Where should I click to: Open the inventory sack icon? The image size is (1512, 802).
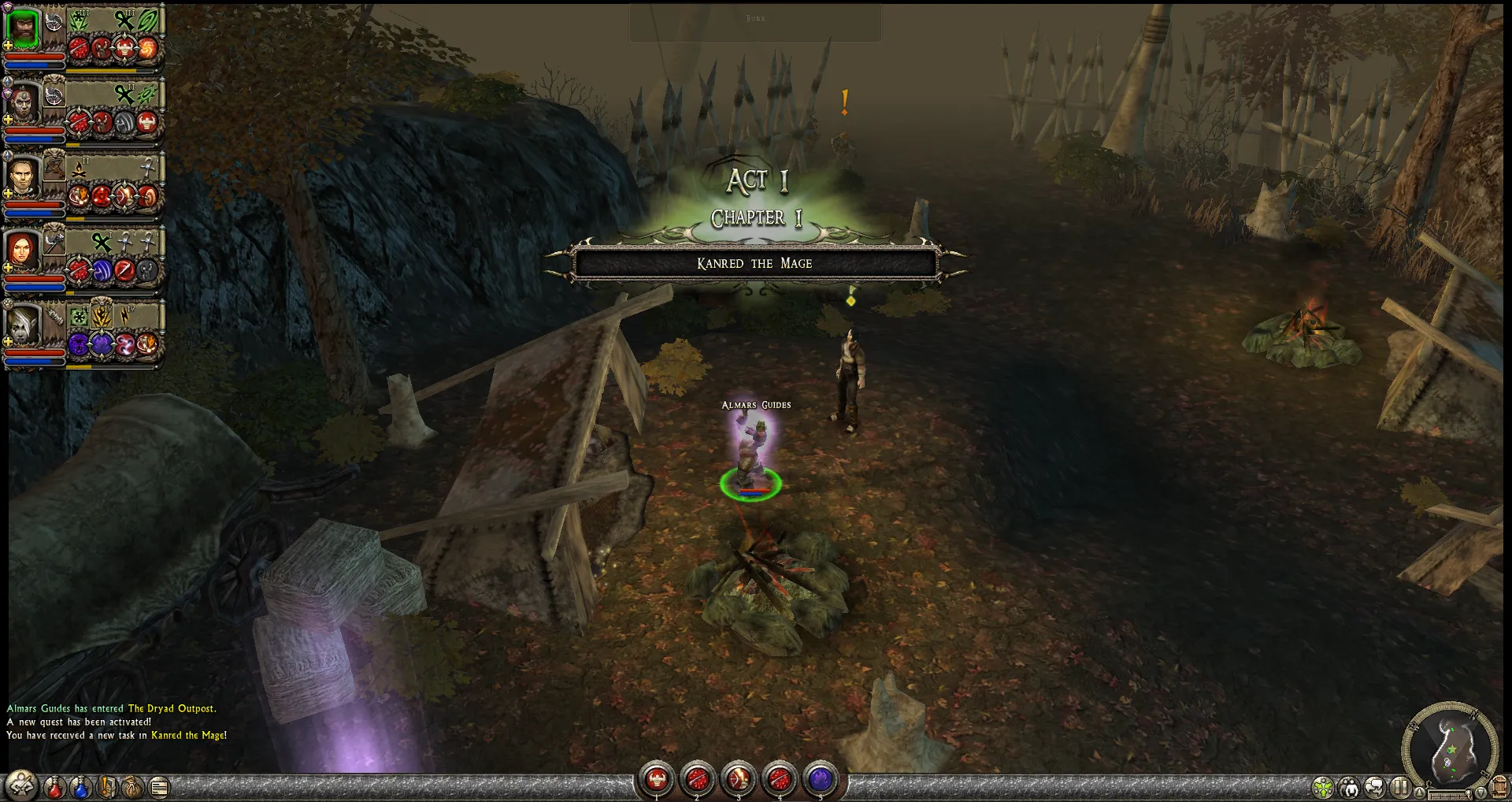pos(133,786)
